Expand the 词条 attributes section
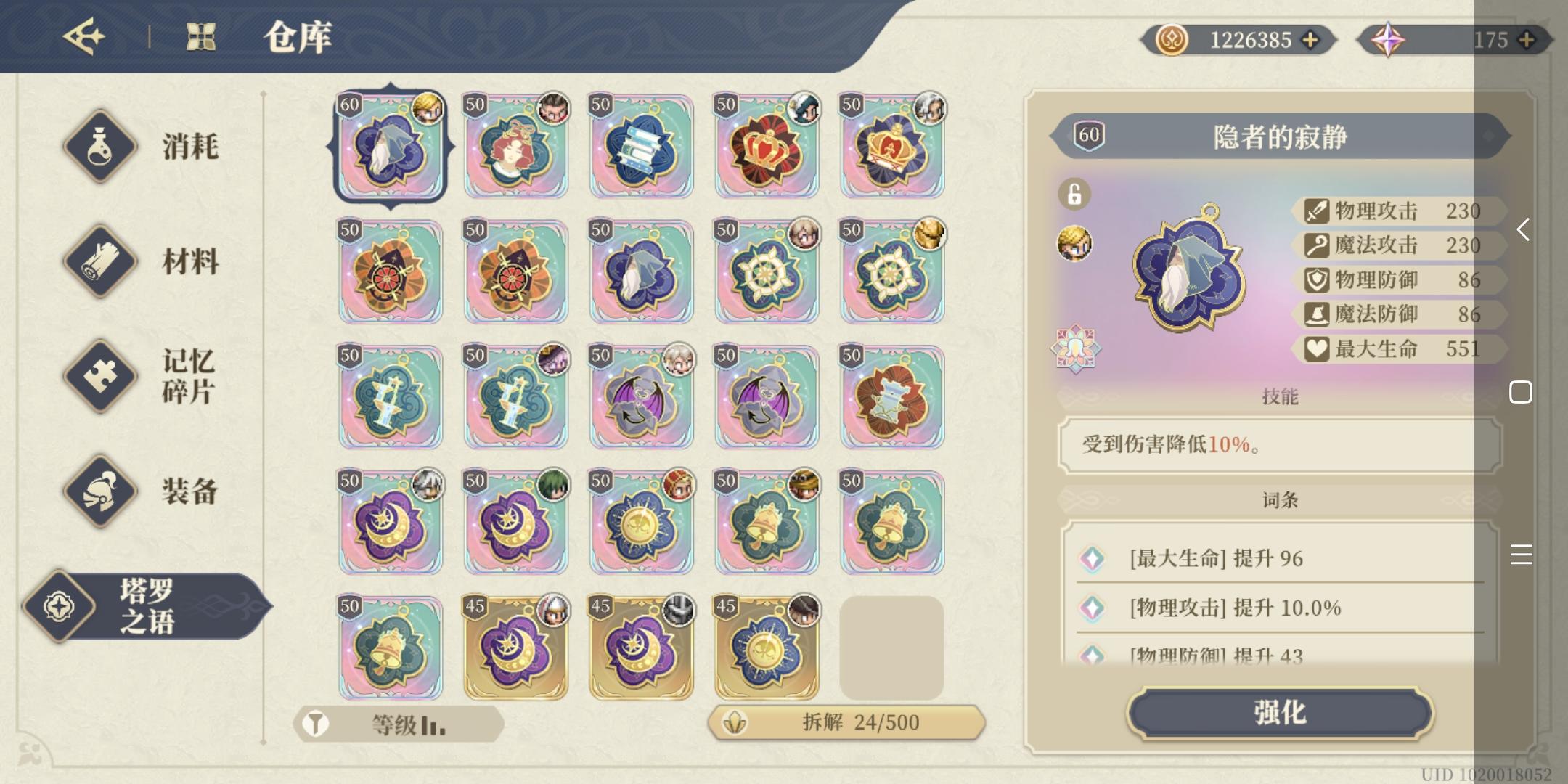Screen dimensions: 1568x784 [1279, 499]
